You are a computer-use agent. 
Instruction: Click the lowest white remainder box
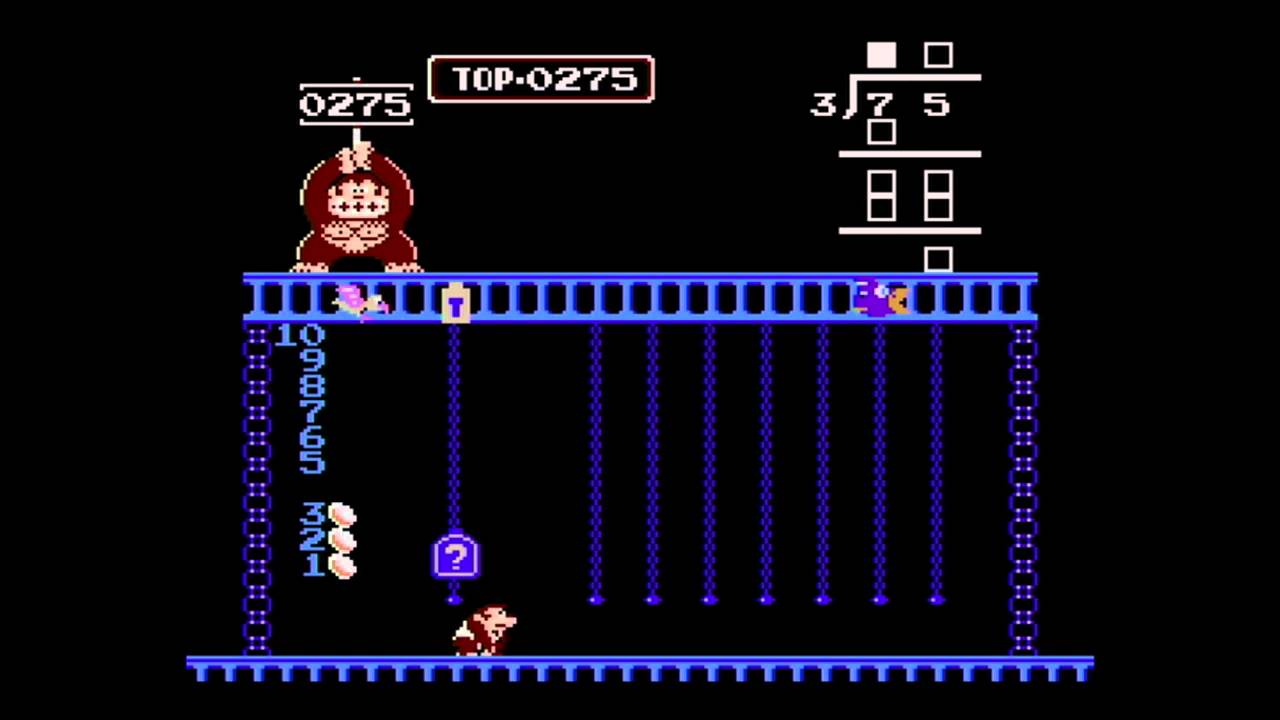coord(938,261)
